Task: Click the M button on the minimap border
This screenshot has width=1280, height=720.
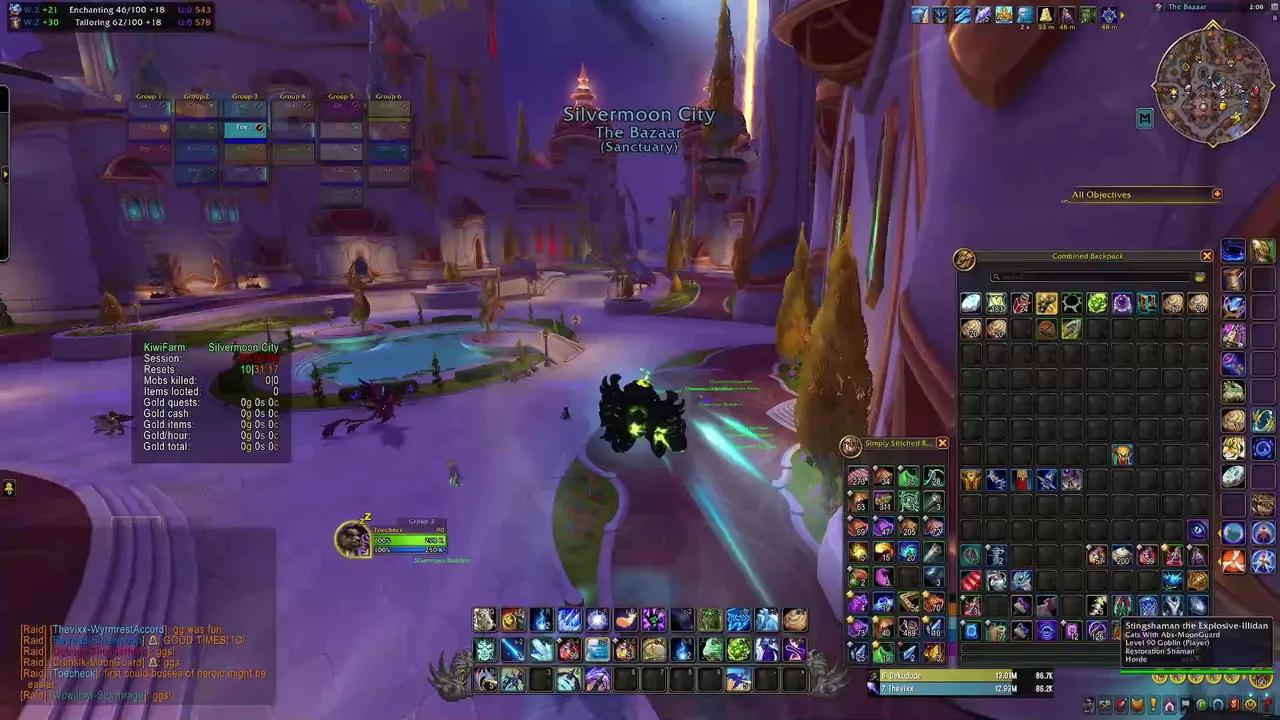Action: click(1146, 117)
